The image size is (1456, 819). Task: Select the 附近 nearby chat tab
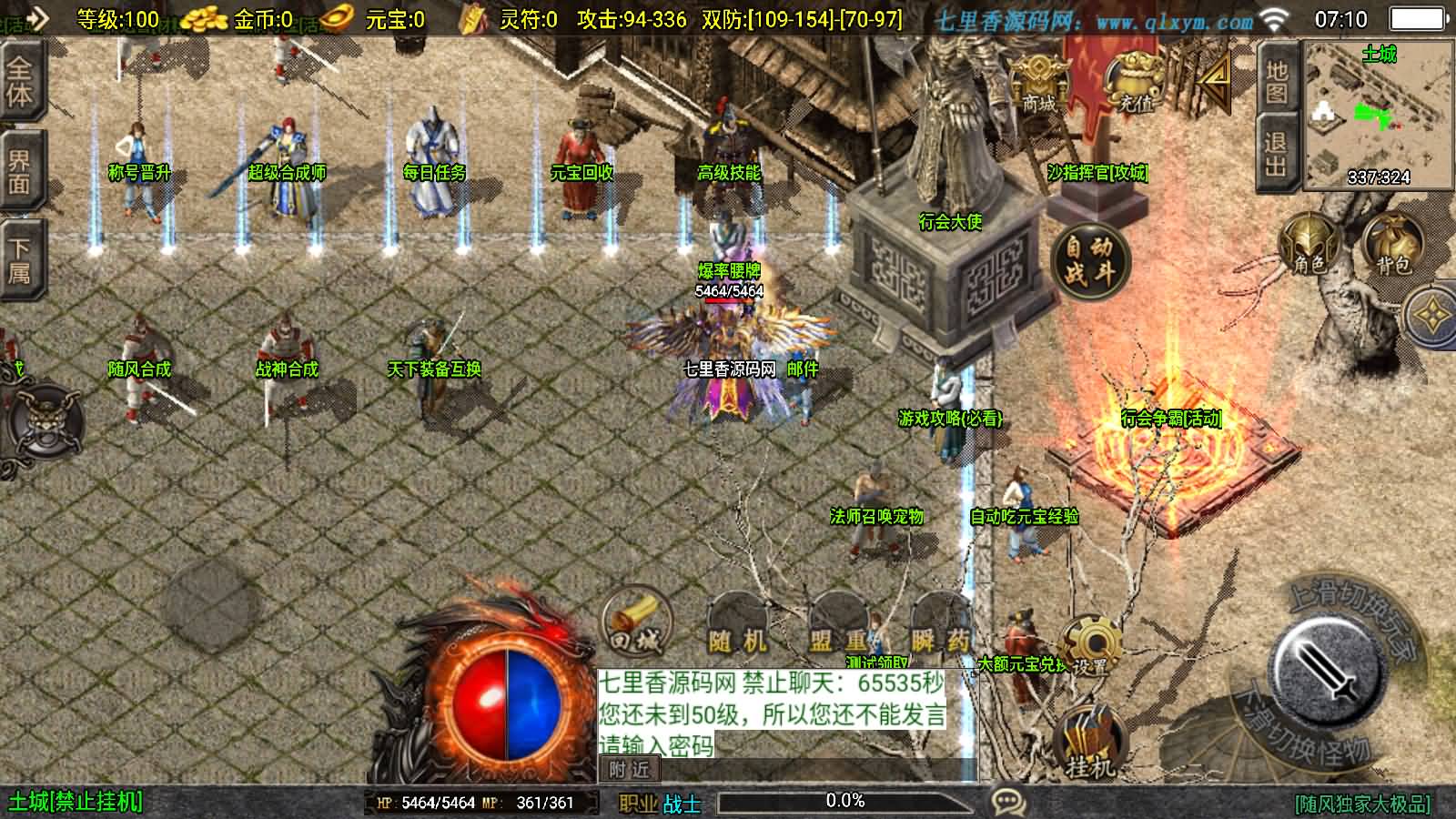(x=630, y=770)
